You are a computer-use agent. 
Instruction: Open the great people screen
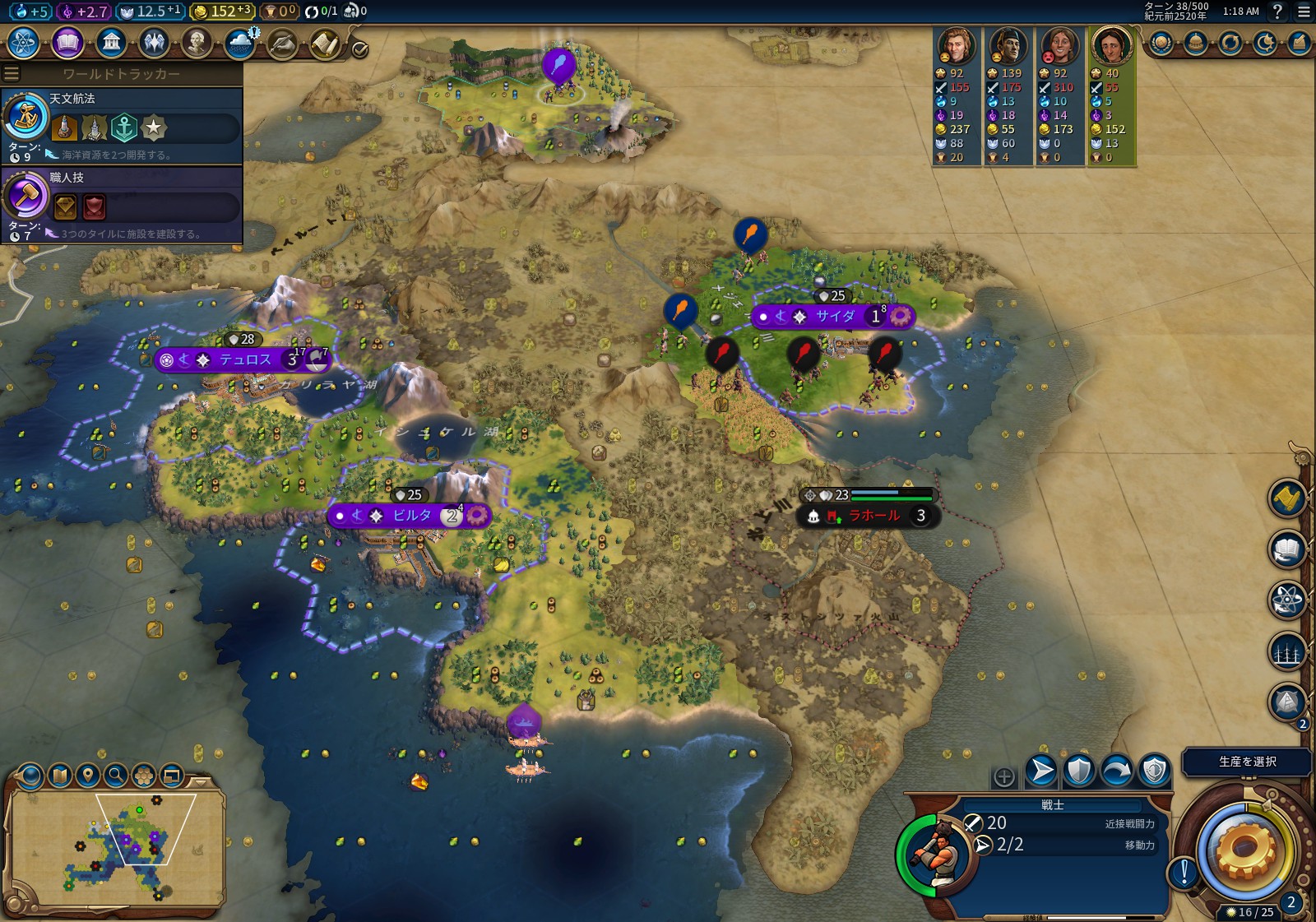tap(197, 42)
